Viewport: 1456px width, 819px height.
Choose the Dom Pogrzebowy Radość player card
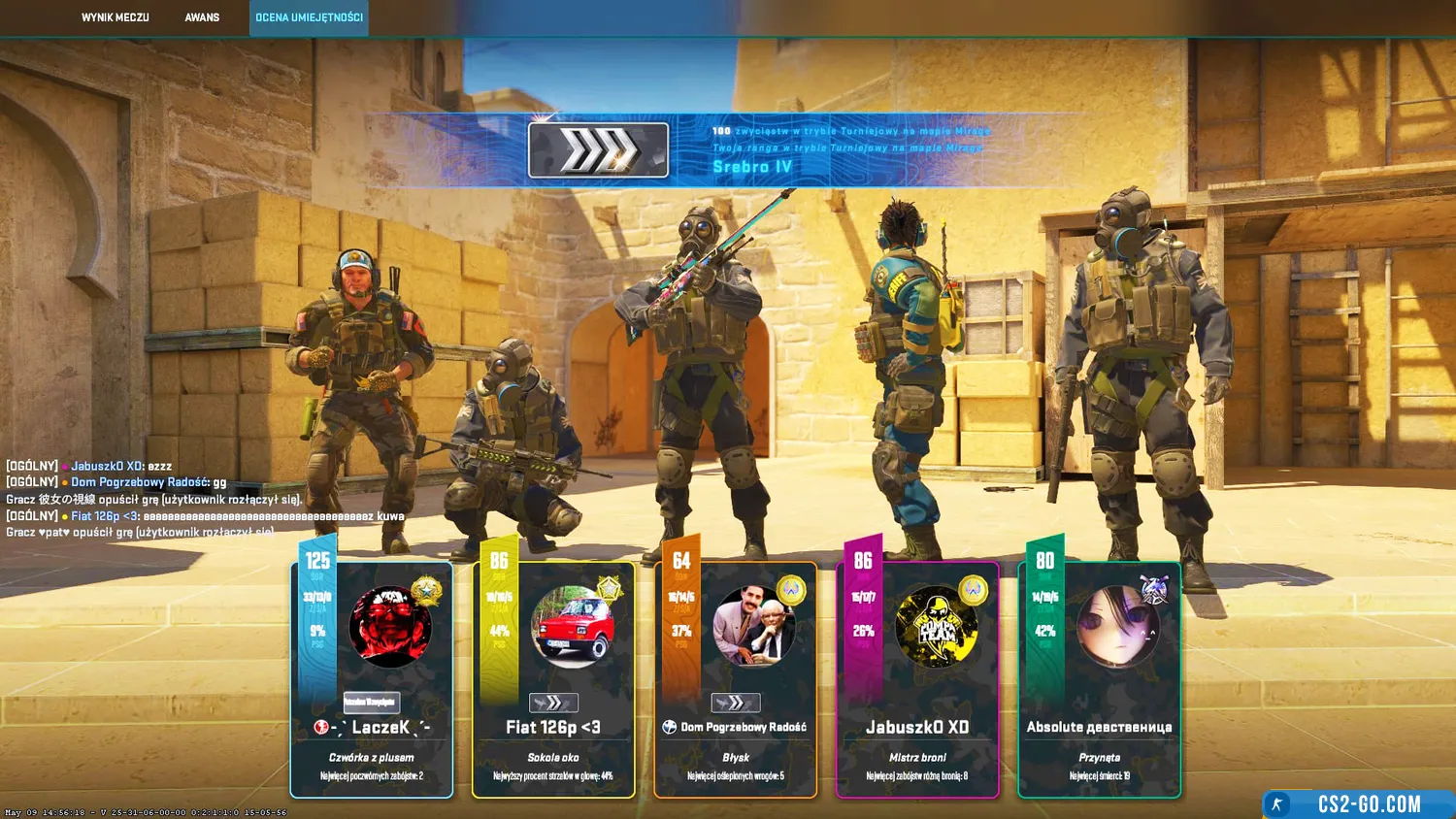[735, 728]
